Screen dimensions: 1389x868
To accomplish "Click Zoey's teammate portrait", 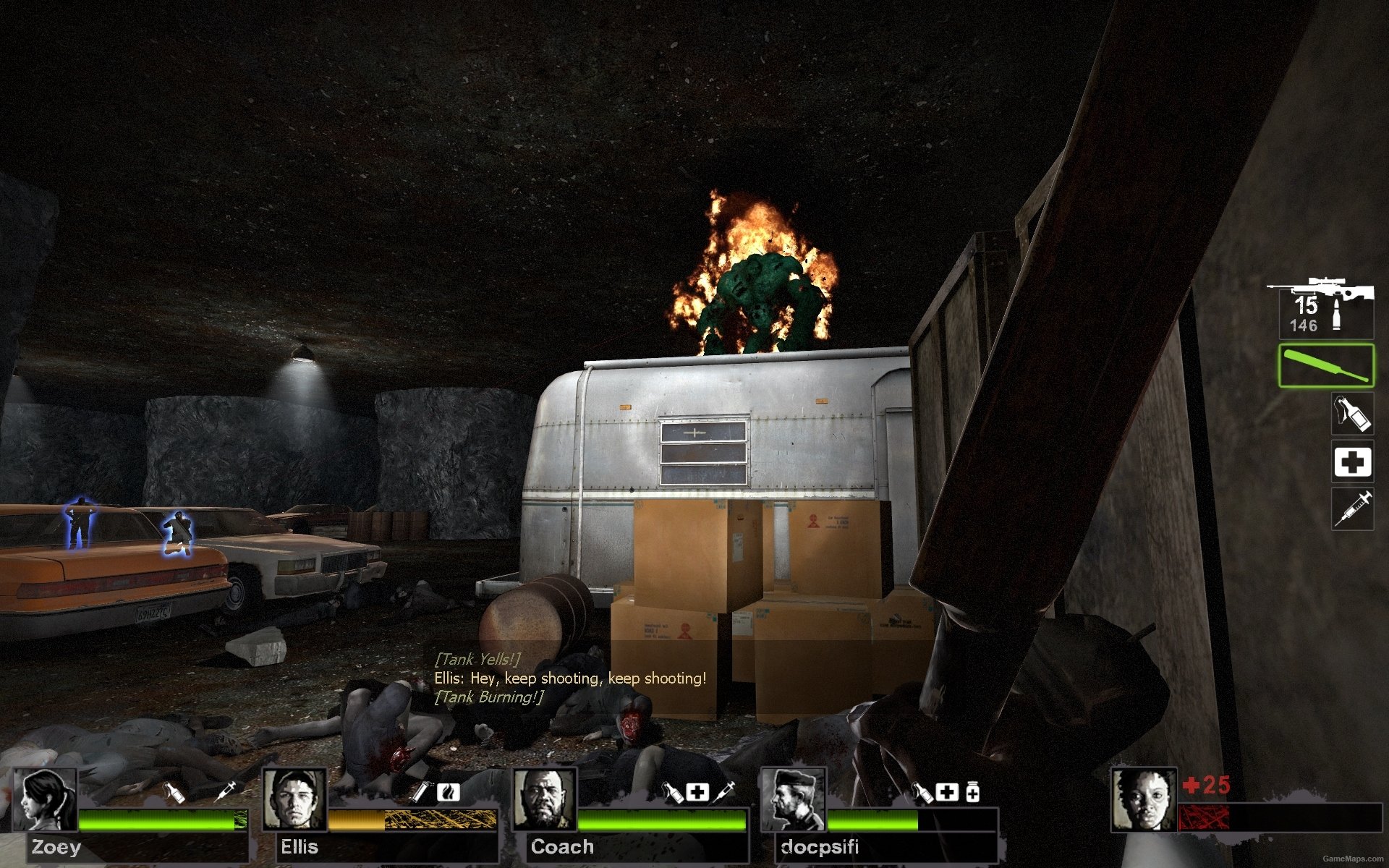I will 46,800.
